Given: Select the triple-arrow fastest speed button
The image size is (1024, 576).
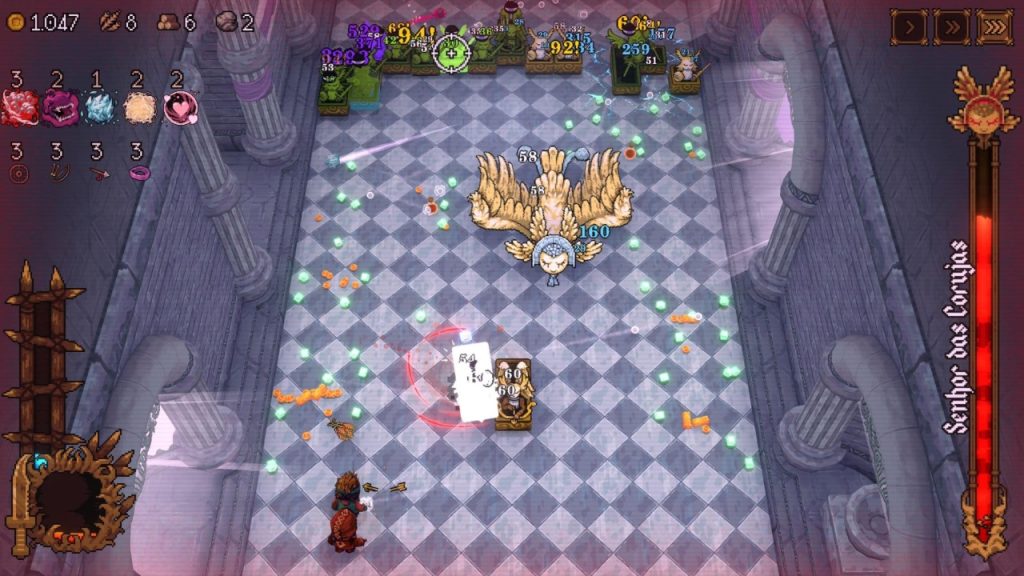Looking at the screenshot, I should [x=994, y=27].
